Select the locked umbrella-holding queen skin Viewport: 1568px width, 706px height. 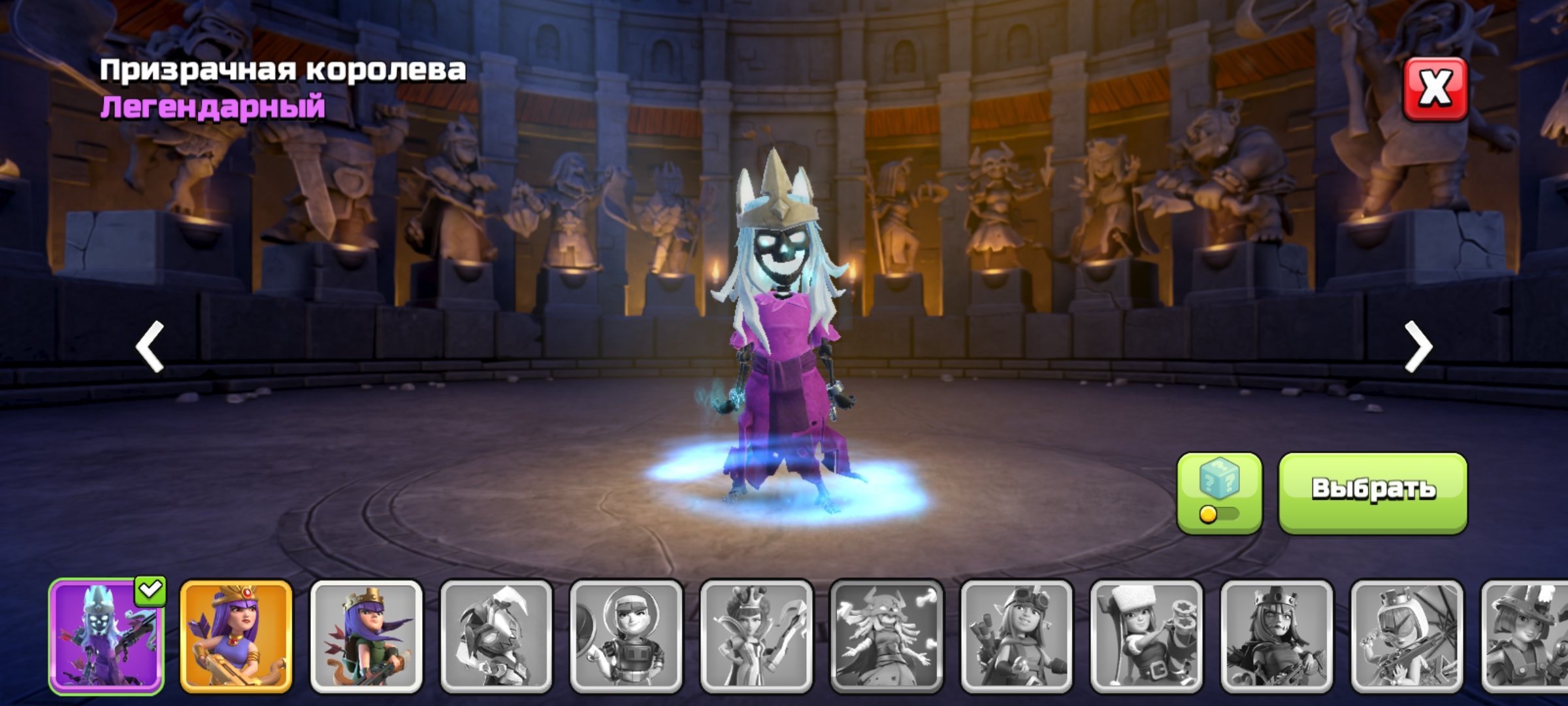tap(1406, 637)
